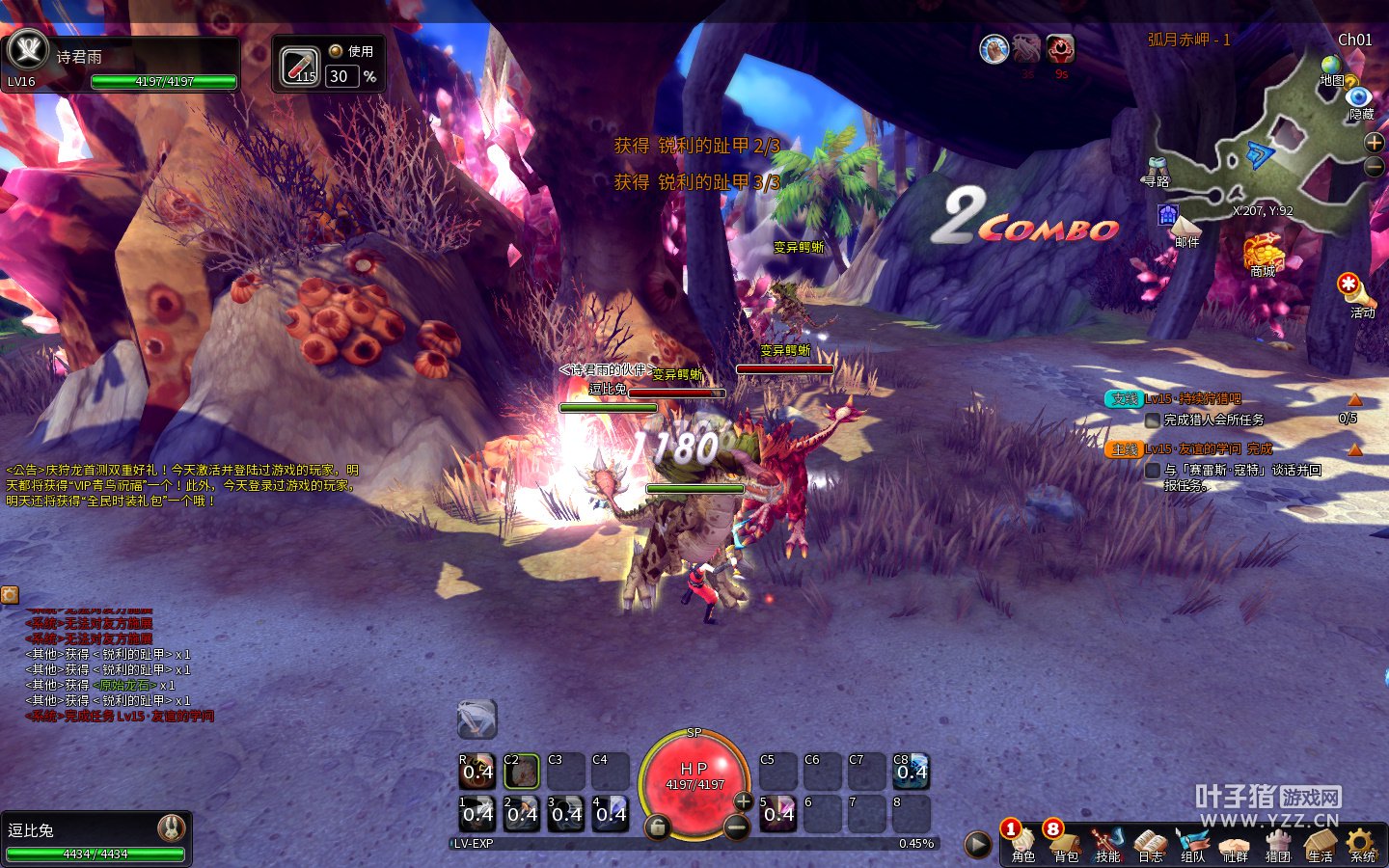Open the 地图 world map globe
1389x868 pixels.
tap(1333, 68)
